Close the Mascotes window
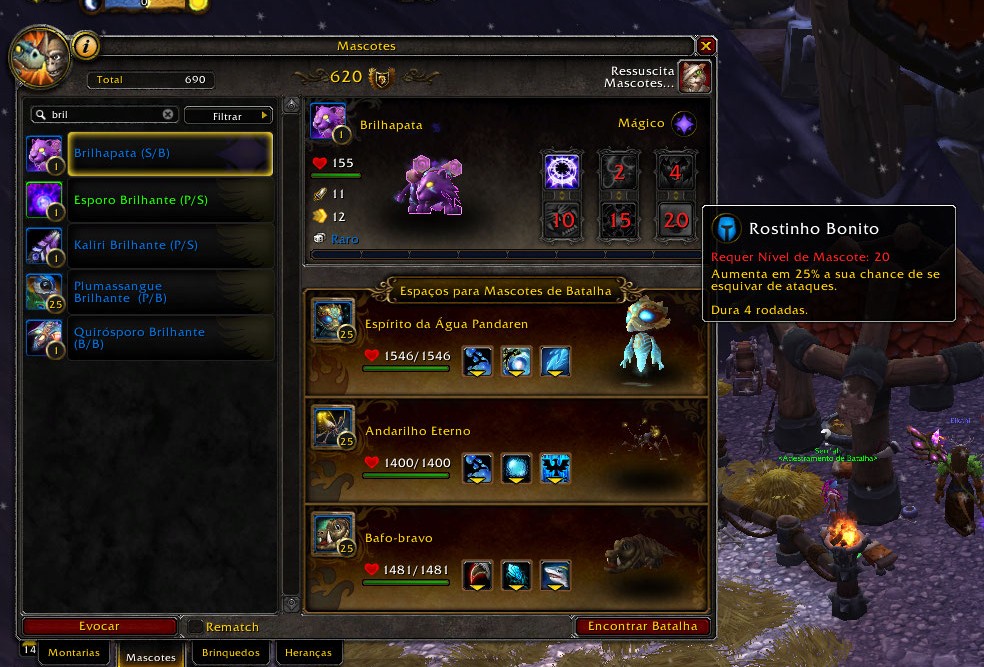Screen dimensions: 984x667 point(706,46)
